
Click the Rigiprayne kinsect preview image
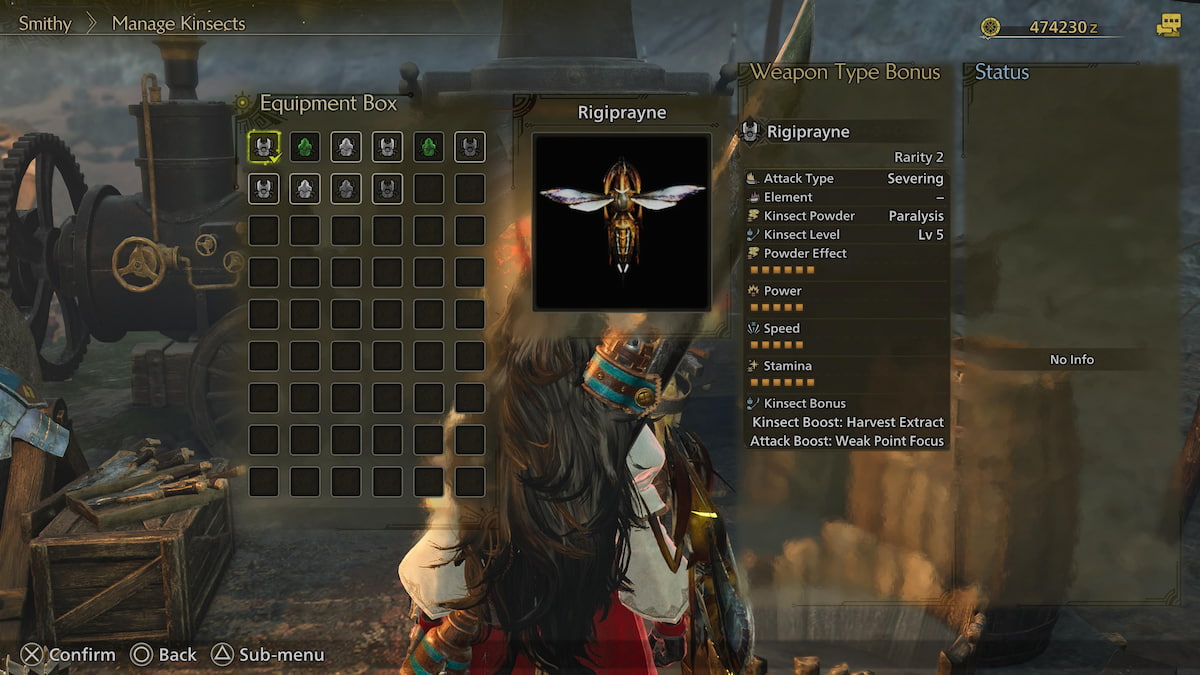point(621,221)
